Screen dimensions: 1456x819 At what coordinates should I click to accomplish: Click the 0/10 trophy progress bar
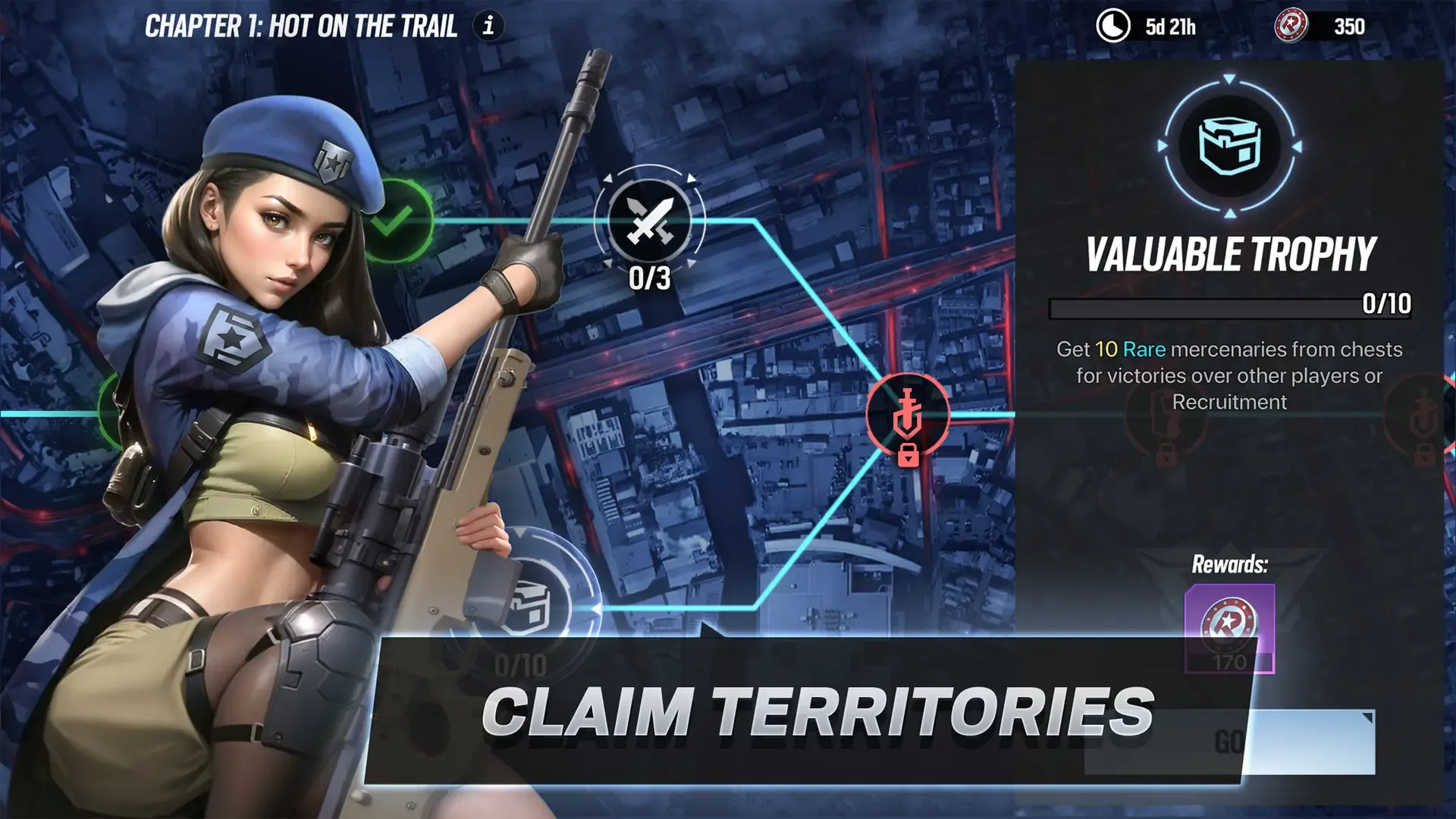pos(1228,305)
